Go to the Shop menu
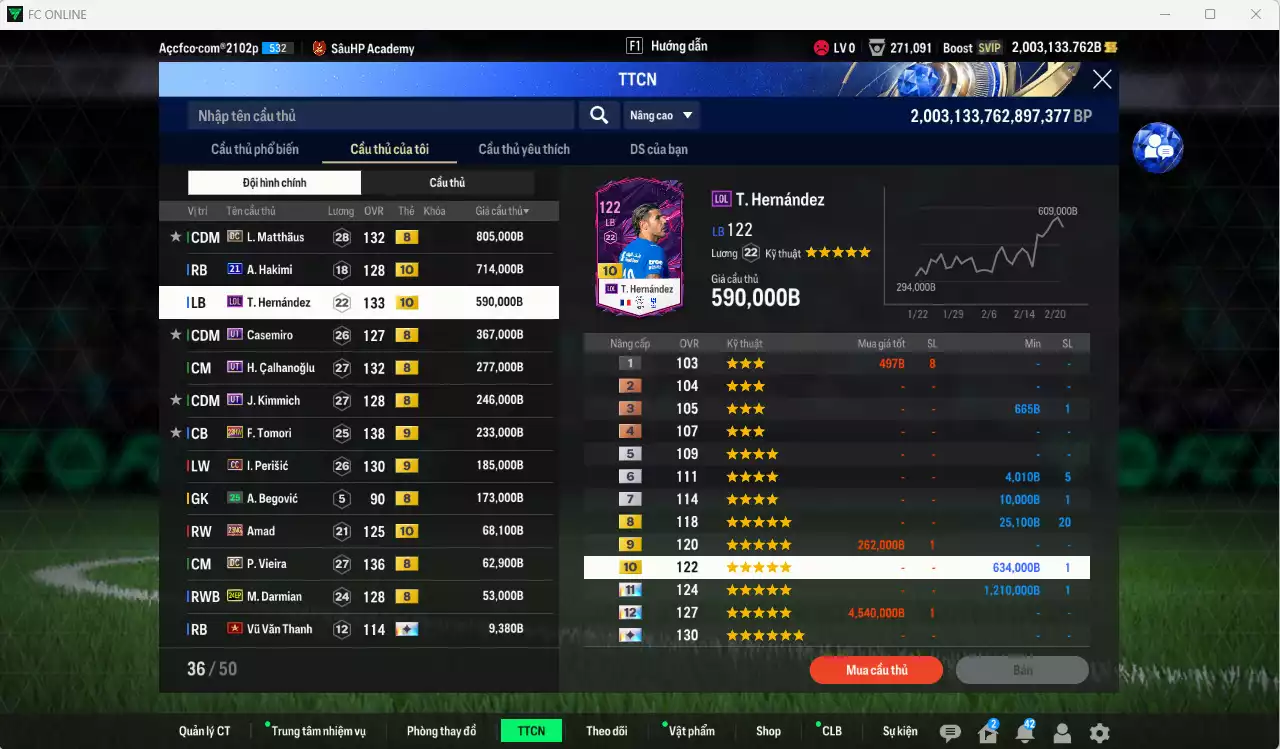This screenshot has height=749, width=1280. [x=768, y=731]
